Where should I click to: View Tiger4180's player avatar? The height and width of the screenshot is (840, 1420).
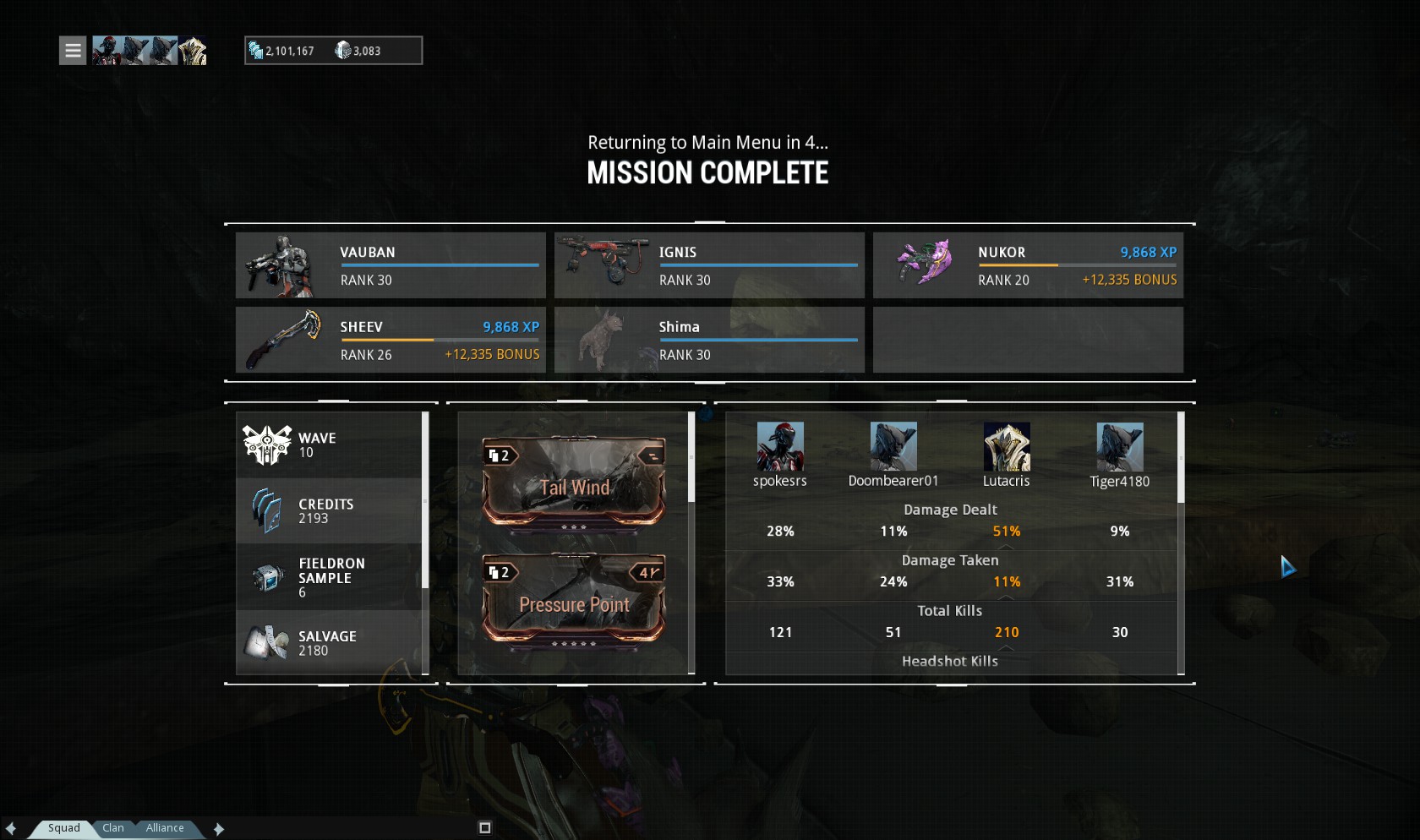[x=1120, y=447]
